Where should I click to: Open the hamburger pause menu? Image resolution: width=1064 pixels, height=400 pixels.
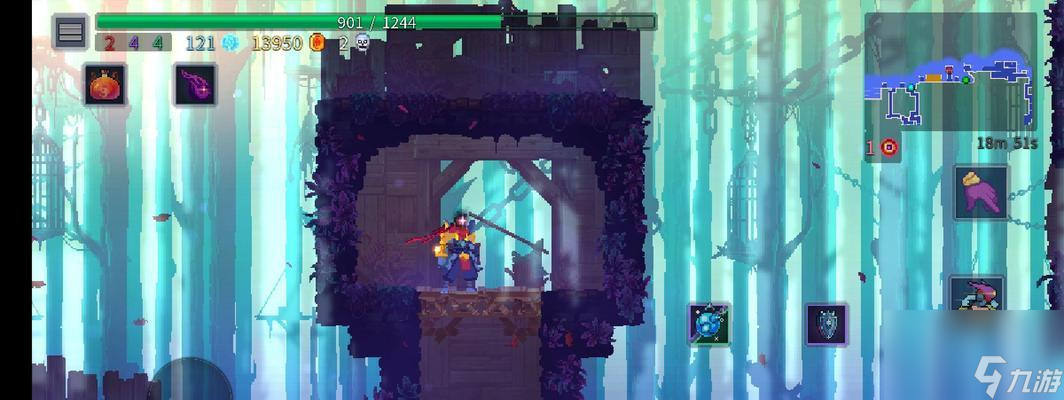(x=70, y=32)
